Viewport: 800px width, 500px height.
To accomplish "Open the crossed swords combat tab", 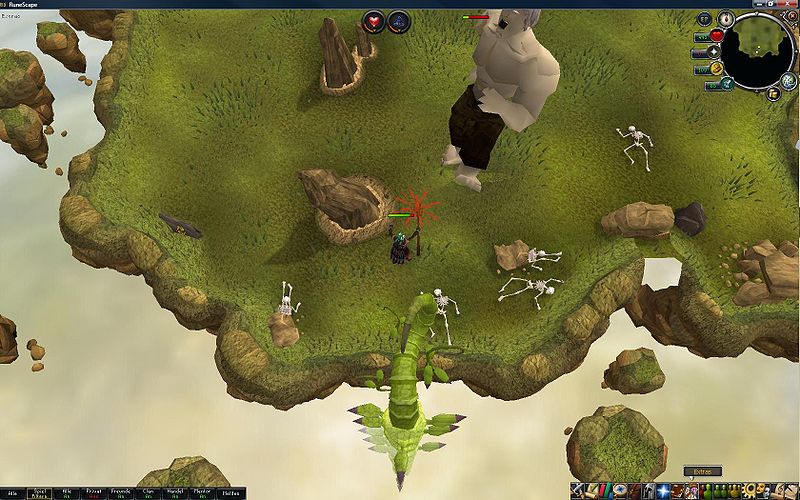I will pyautogui.click(x=578, y=490).
